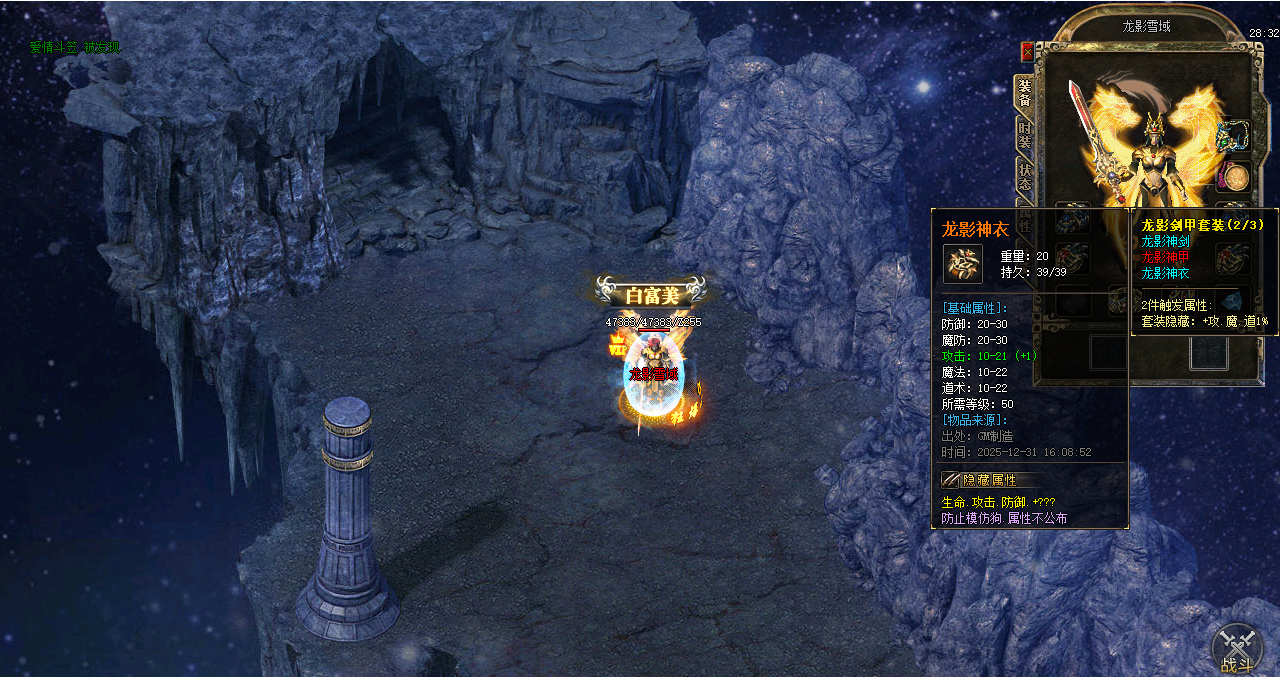
Task: Toggle the 战斗 crossed-swords combat button
Action: 1237,647
